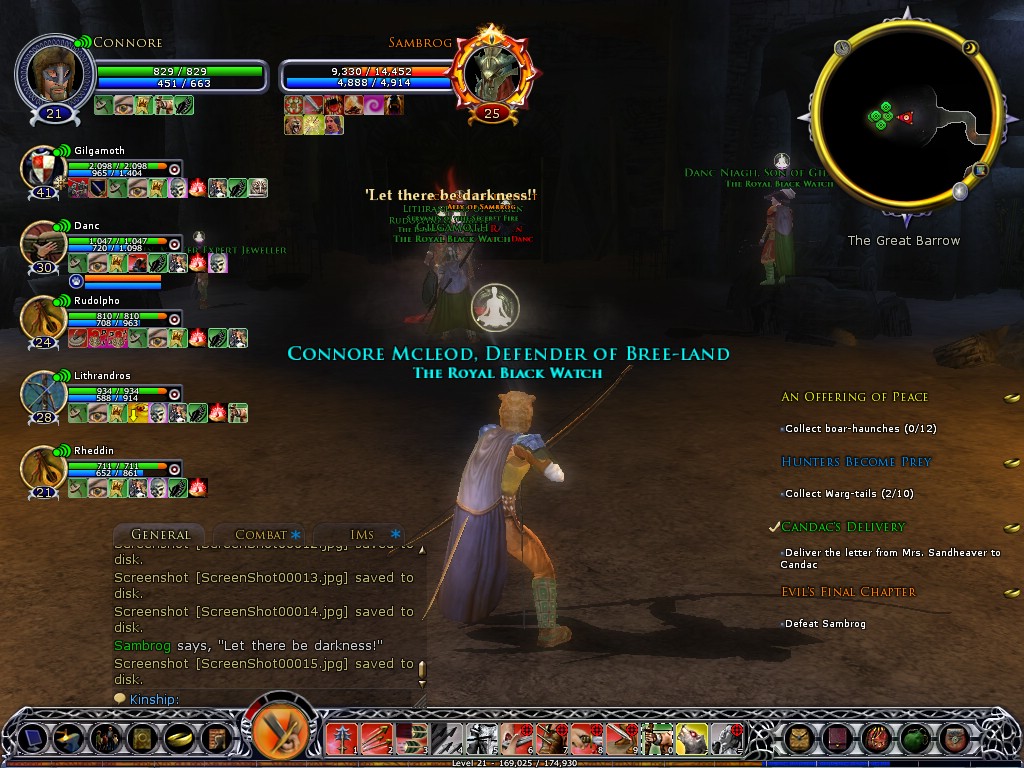Screen dimensions: 1024x768
Task: Open the Hunters Become Prey quest entry
Action: pos(856,462)
